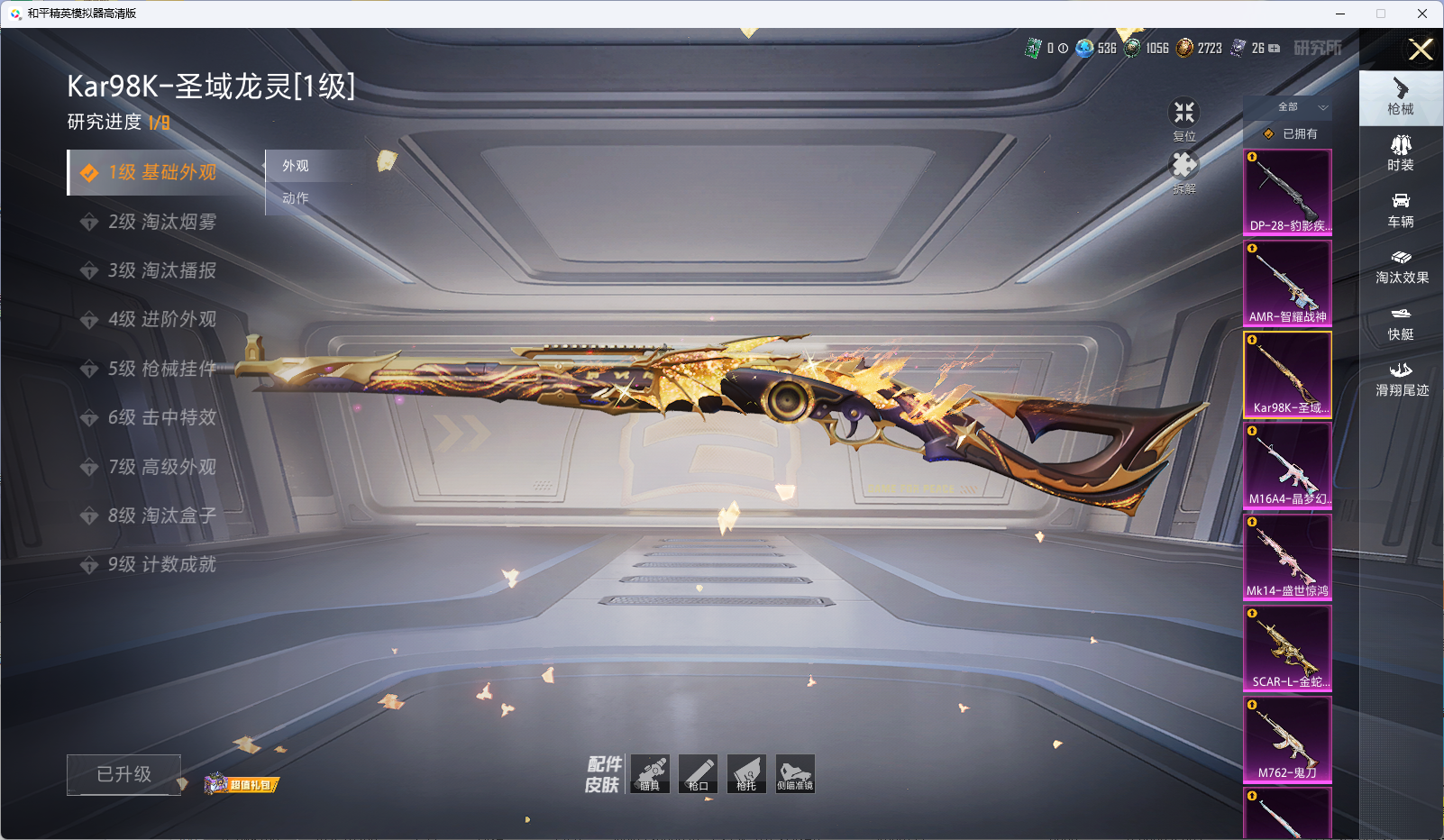Show the 淘汰效果 category
The image size is (1444, 840).
point(1401,266)
